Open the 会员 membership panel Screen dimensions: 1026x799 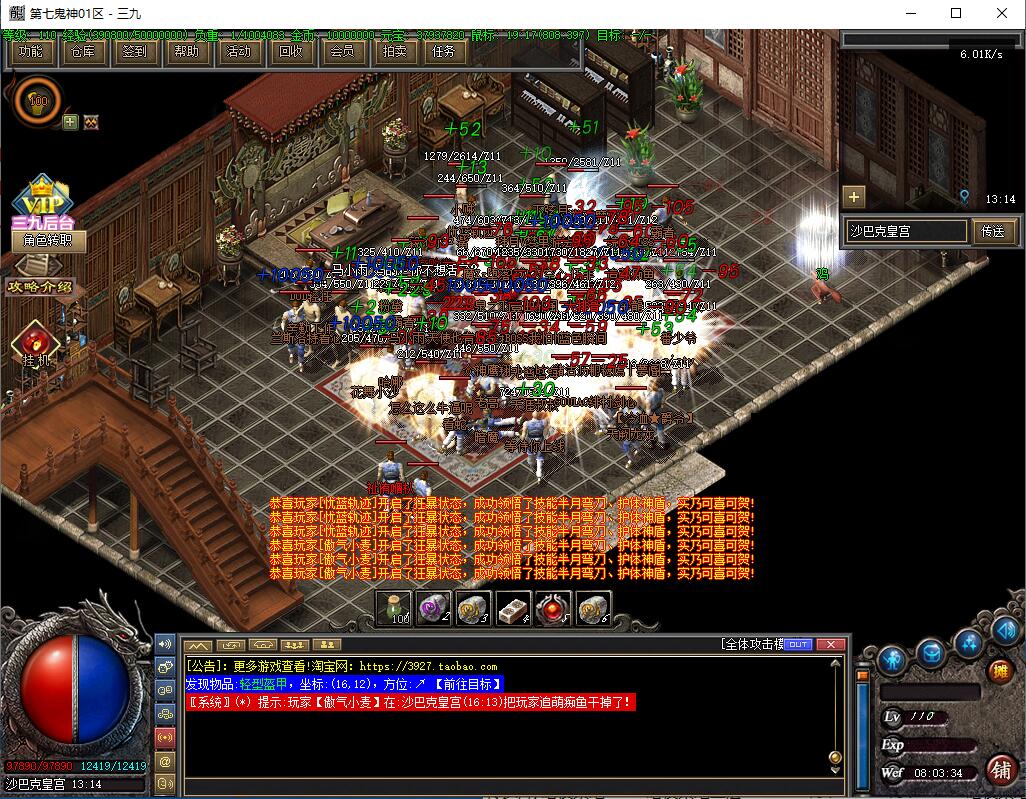tap(341, 52)
